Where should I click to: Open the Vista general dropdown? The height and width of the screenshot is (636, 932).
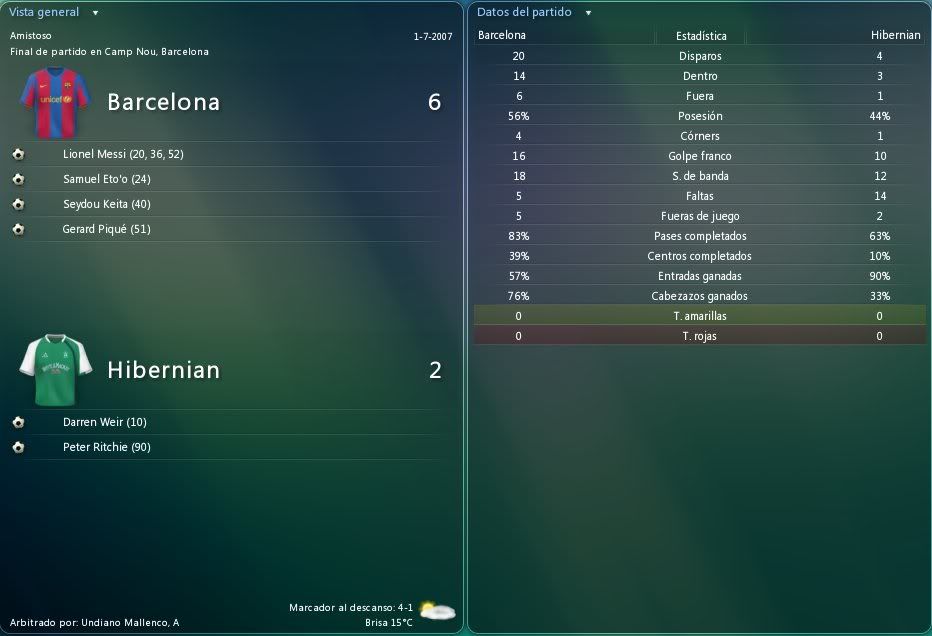(95, 13)
